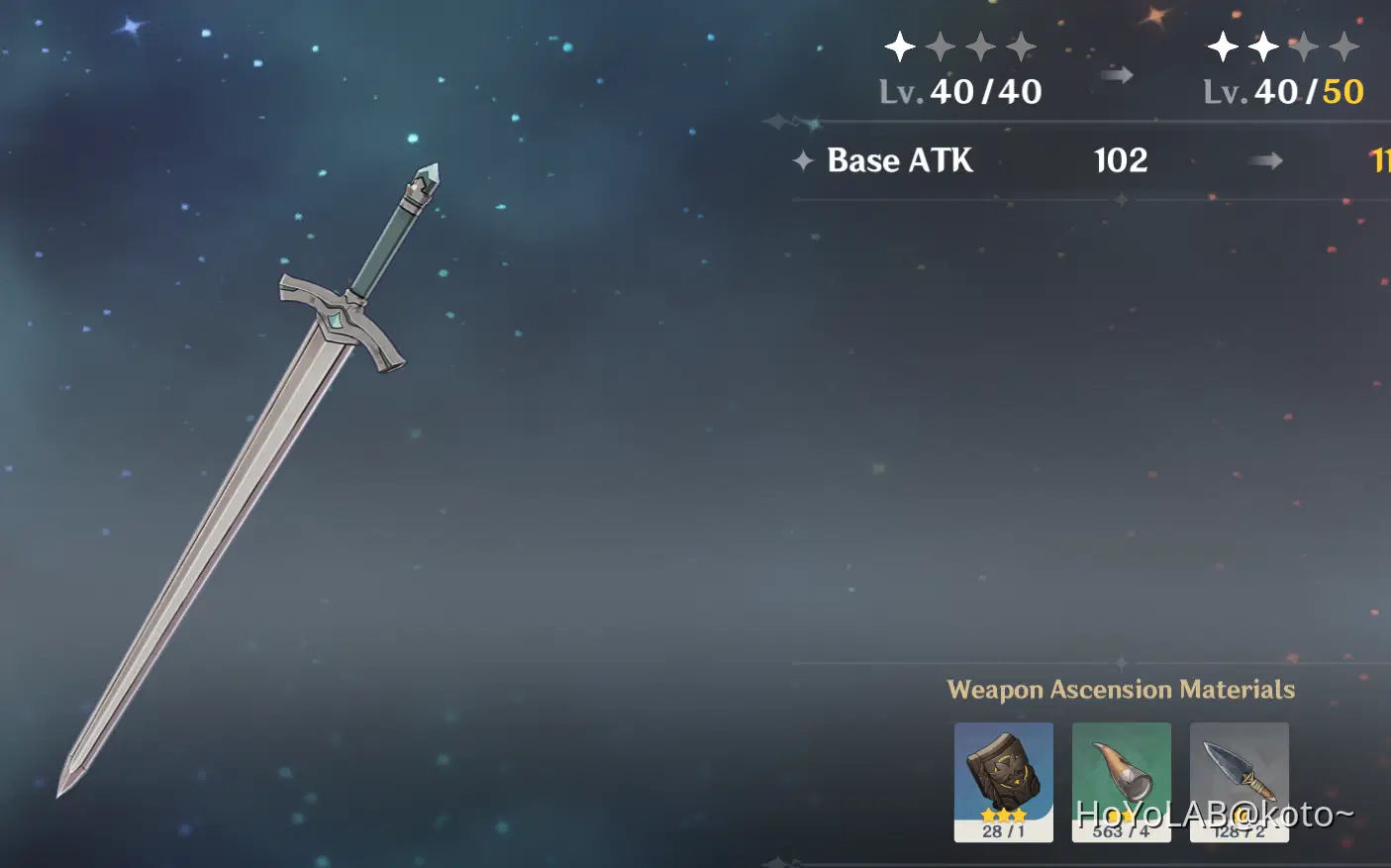Click the horn material with 563/4 count
Image resolution: width=1391 pixels, height=868 pixels.
pyautogui.click(x=1122, y=782)
